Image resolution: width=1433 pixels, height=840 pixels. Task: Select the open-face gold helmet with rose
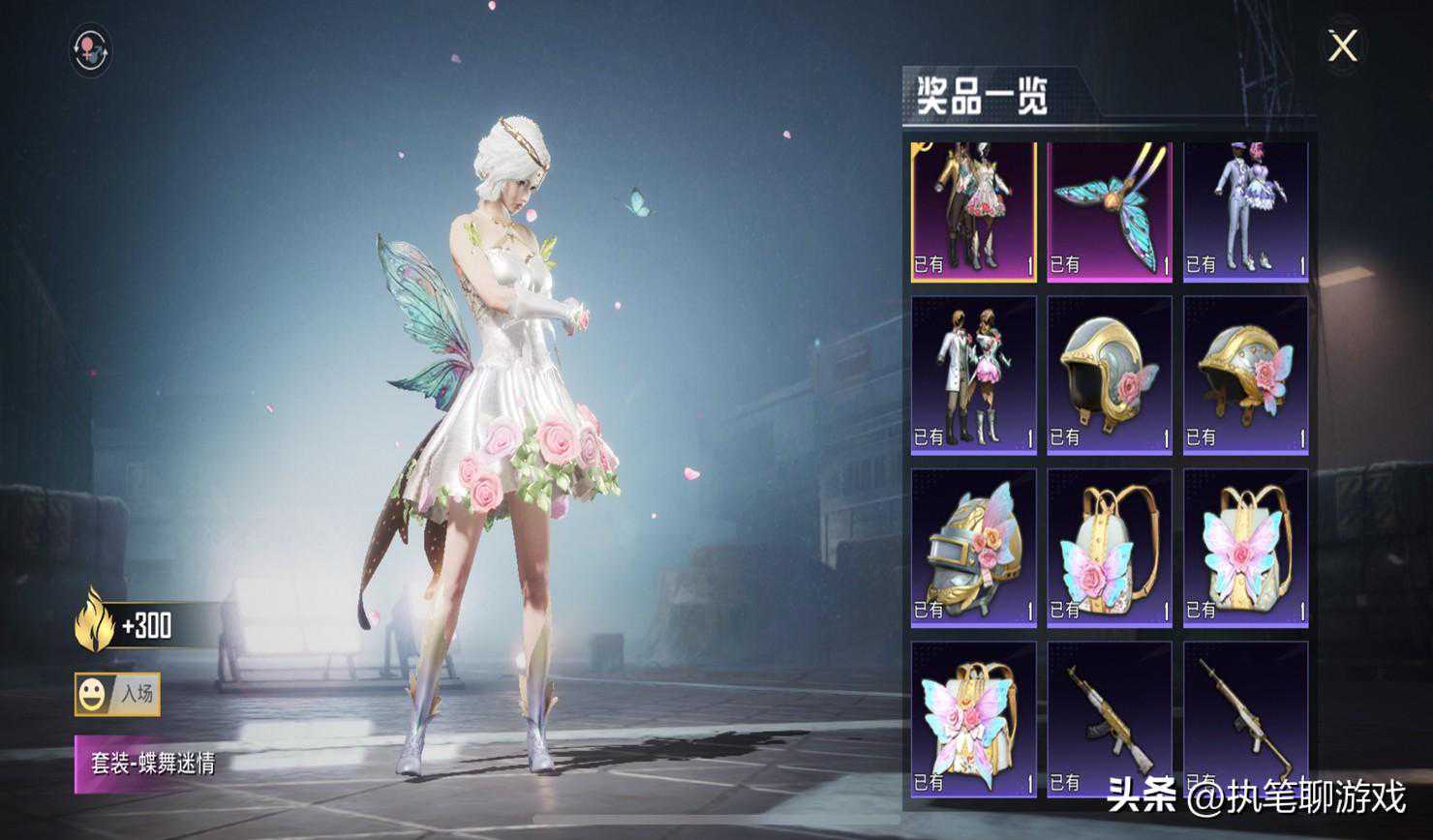coord(1110,375)
